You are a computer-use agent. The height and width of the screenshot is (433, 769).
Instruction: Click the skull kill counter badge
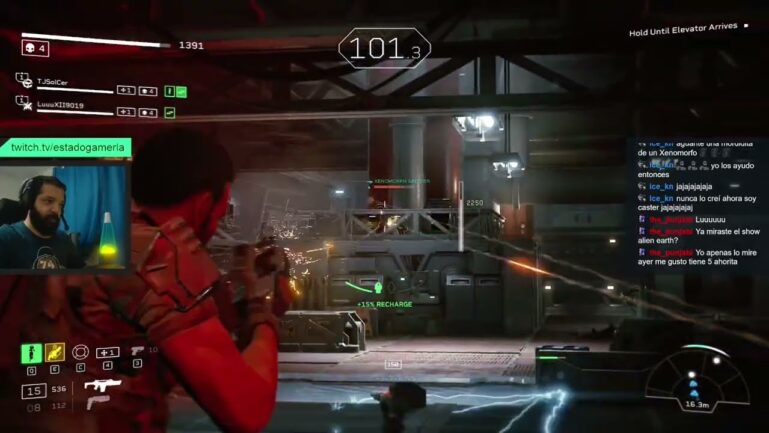pos(35,48)
